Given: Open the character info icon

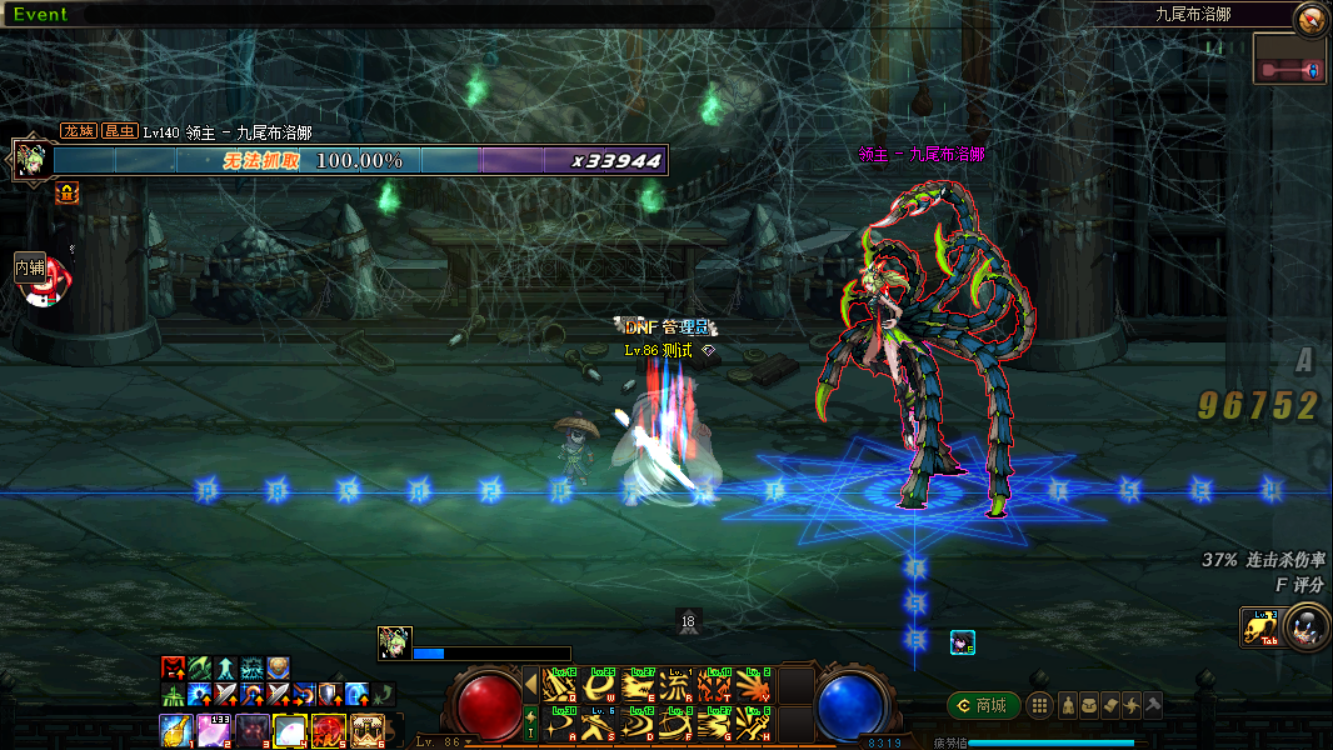Looking at the screenshot, I should point(1068,706).
